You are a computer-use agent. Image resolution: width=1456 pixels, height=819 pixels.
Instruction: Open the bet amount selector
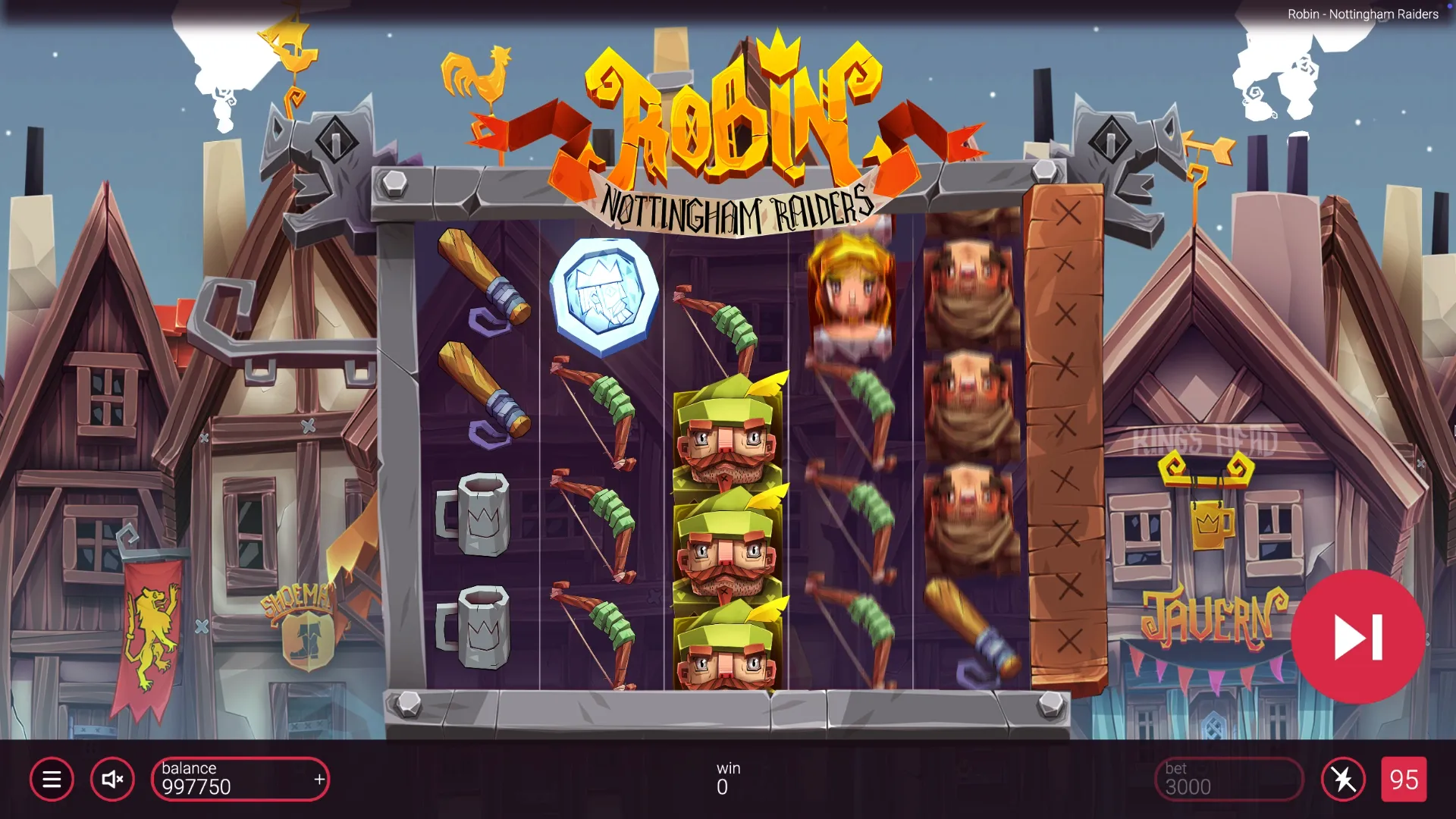(1228, 779)
